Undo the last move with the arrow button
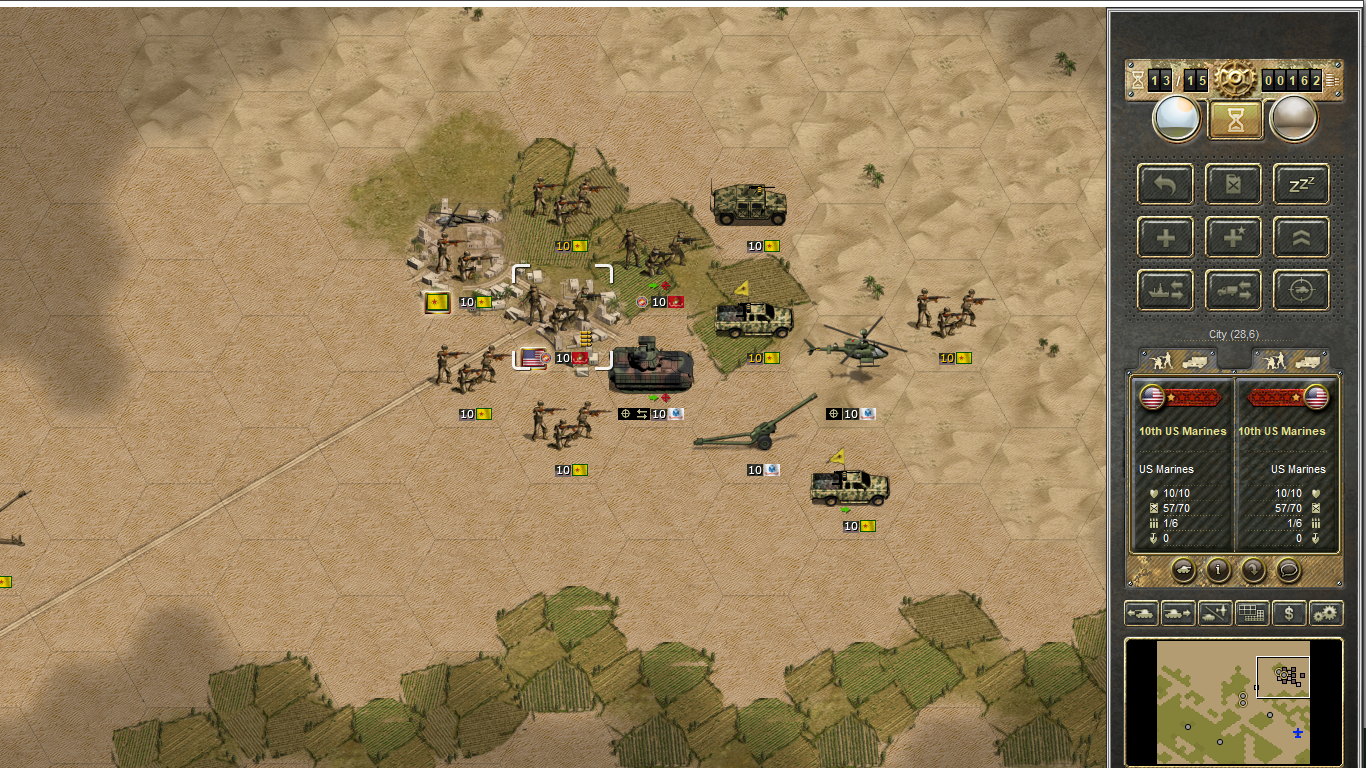The image size is (1366, 768). (1166, 184)
